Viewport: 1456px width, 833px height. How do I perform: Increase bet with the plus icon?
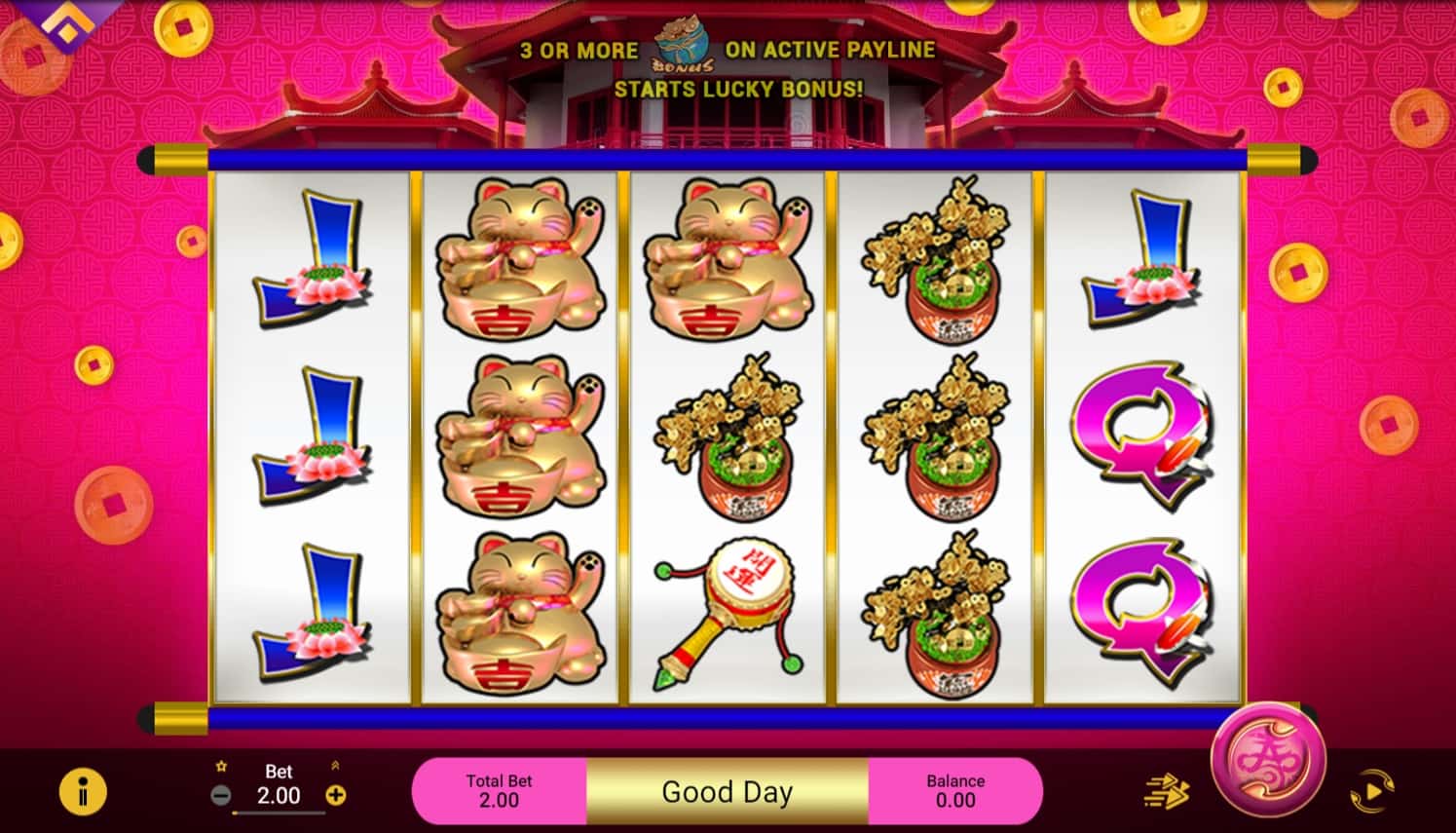(335, 795)
